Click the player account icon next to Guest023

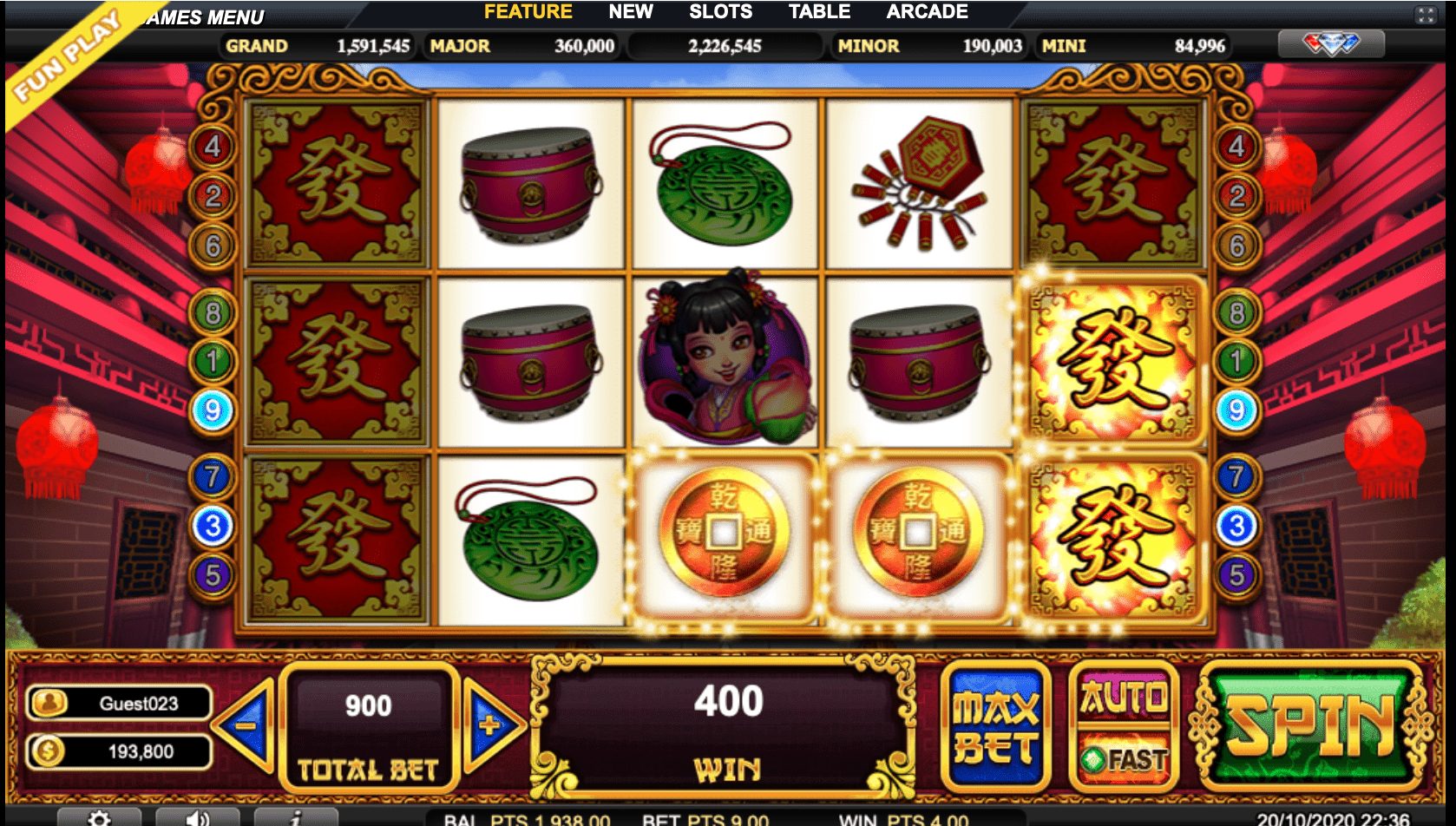tap(47, 705)
